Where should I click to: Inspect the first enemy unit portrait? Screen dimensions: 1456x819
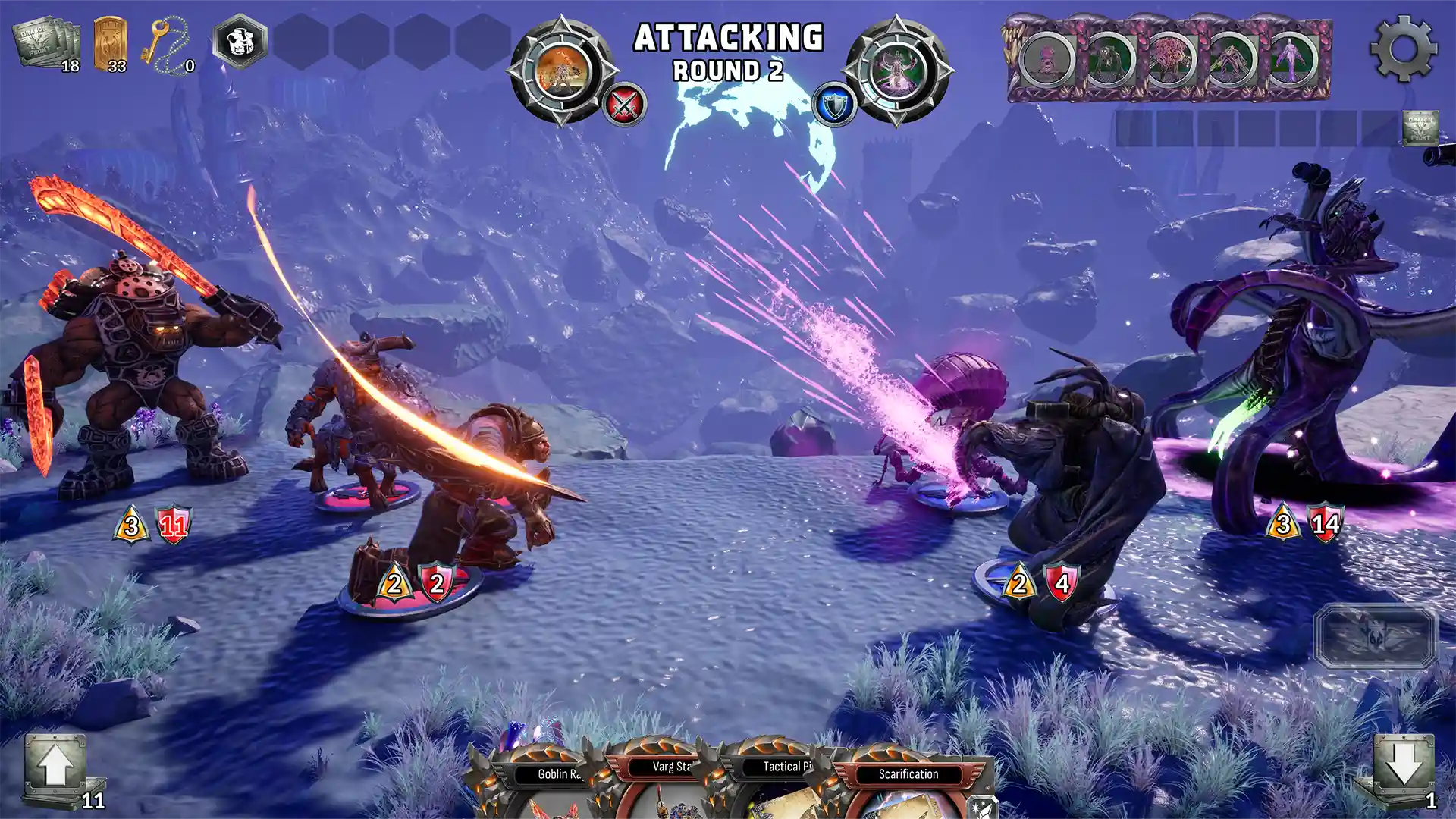coord(1047,59)
